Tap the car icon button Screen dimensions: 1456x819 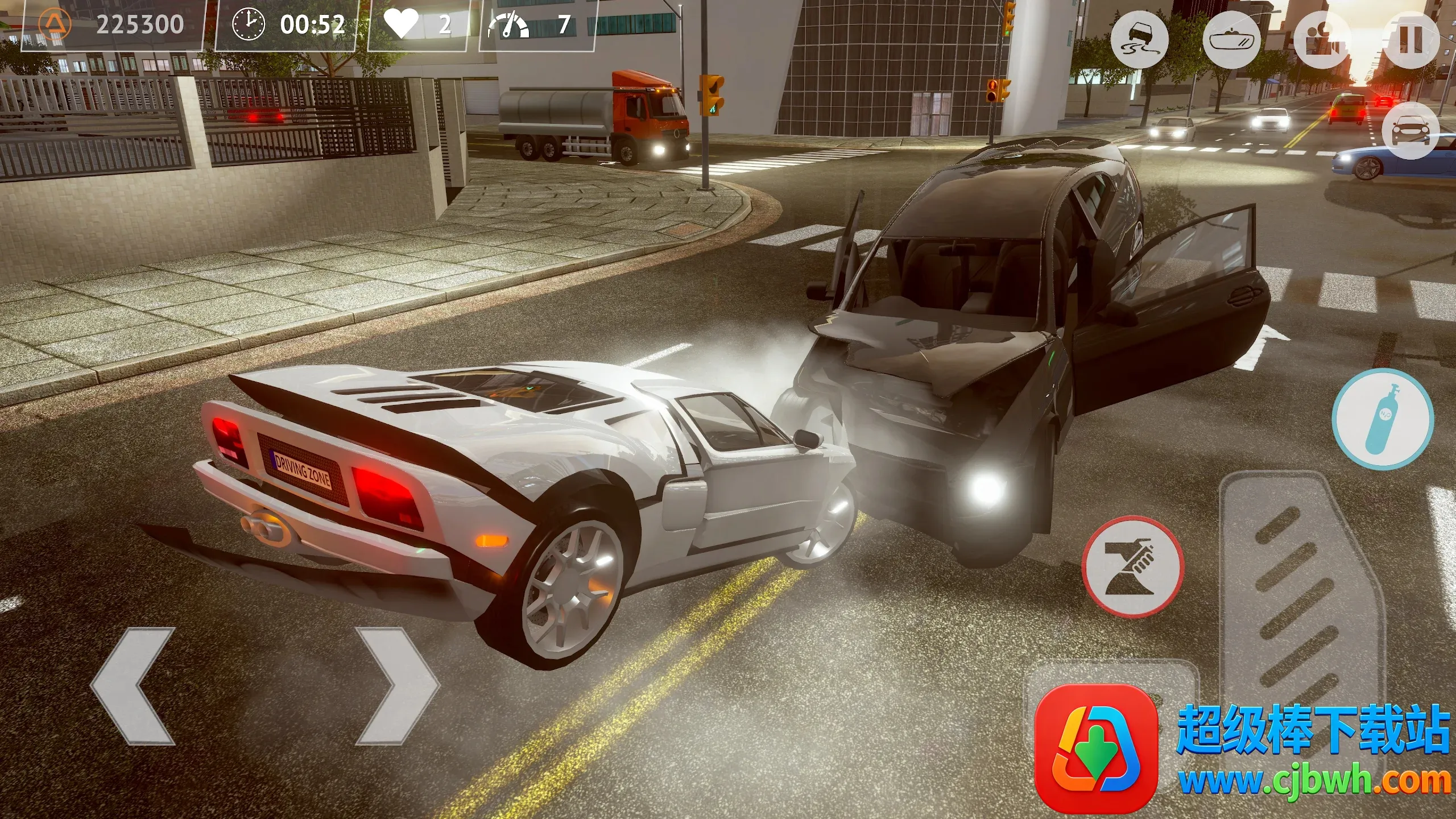(1410, 131)
